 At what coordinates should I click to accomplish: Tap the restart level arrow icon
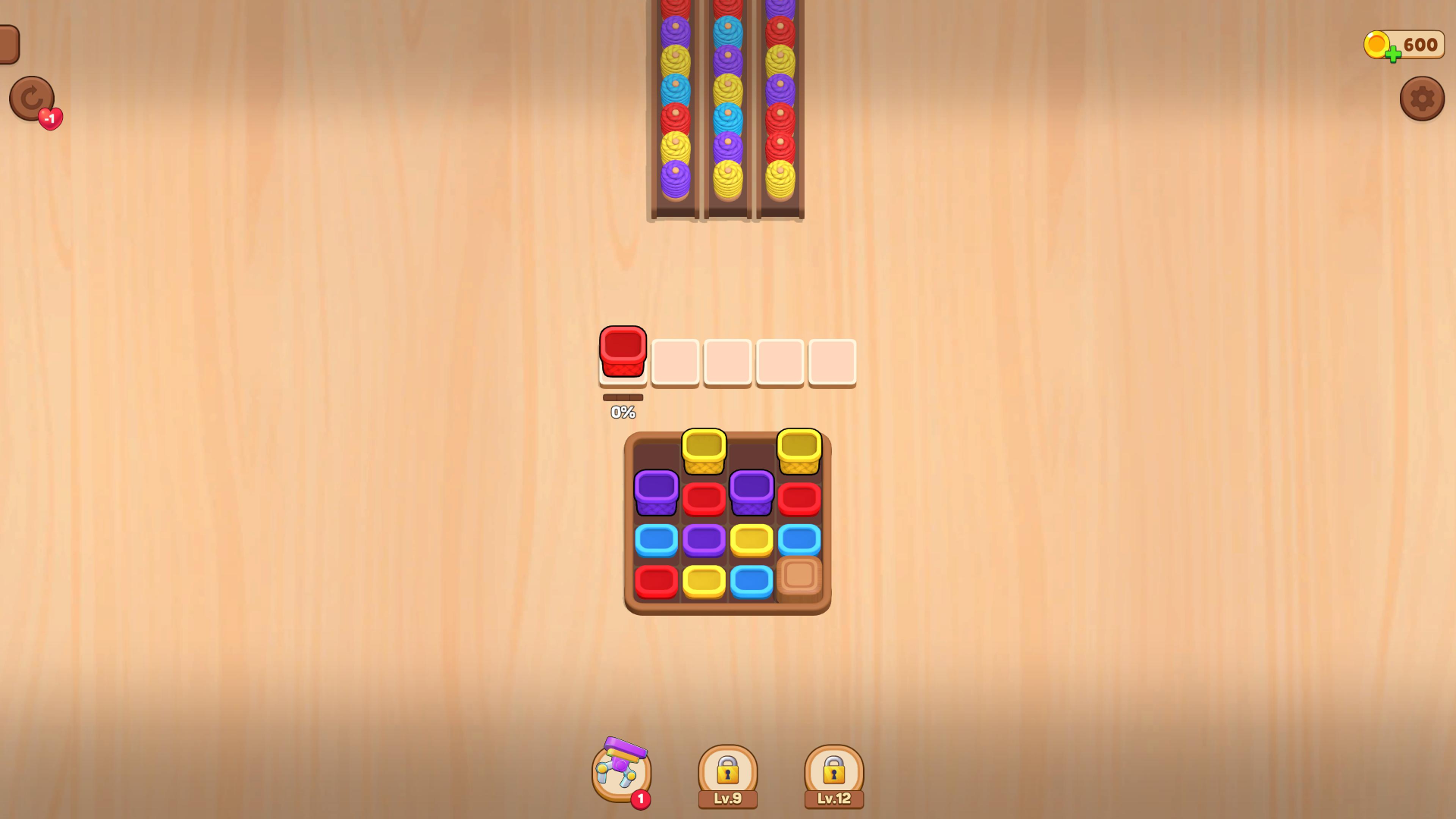[x=31, y=99]
